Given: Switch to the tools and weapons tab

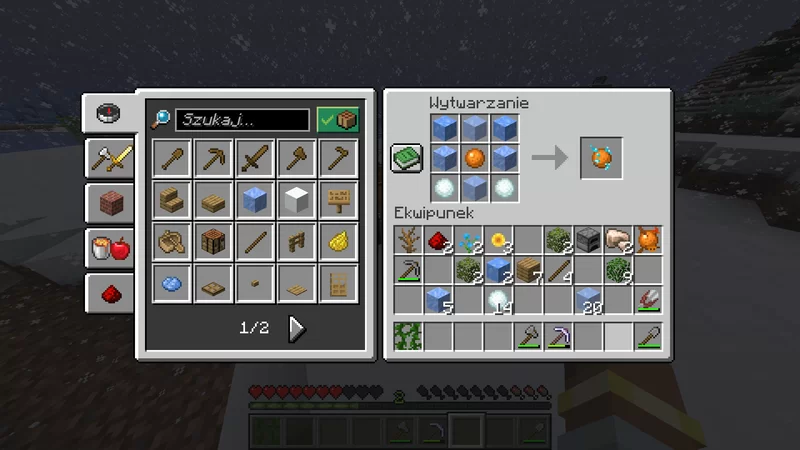Looking at the screenshot, I should pos(111,155).
